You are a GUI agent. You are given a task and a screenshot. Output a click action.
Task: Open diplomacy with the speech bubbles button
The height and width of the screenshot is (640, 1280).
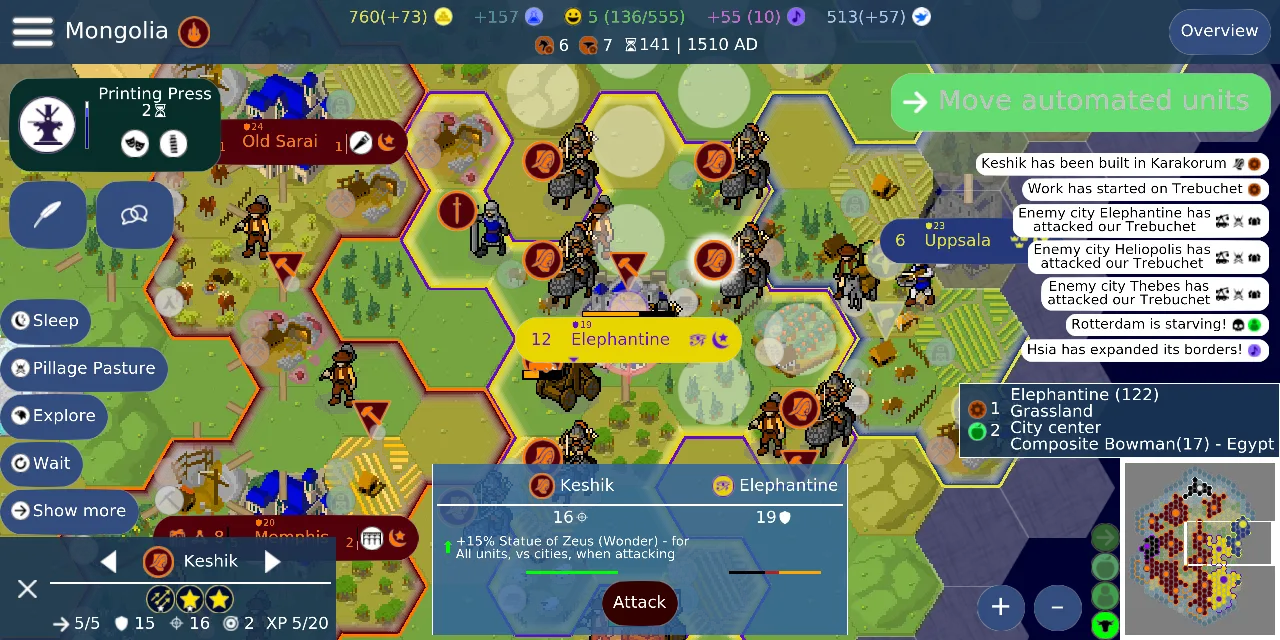134,215
